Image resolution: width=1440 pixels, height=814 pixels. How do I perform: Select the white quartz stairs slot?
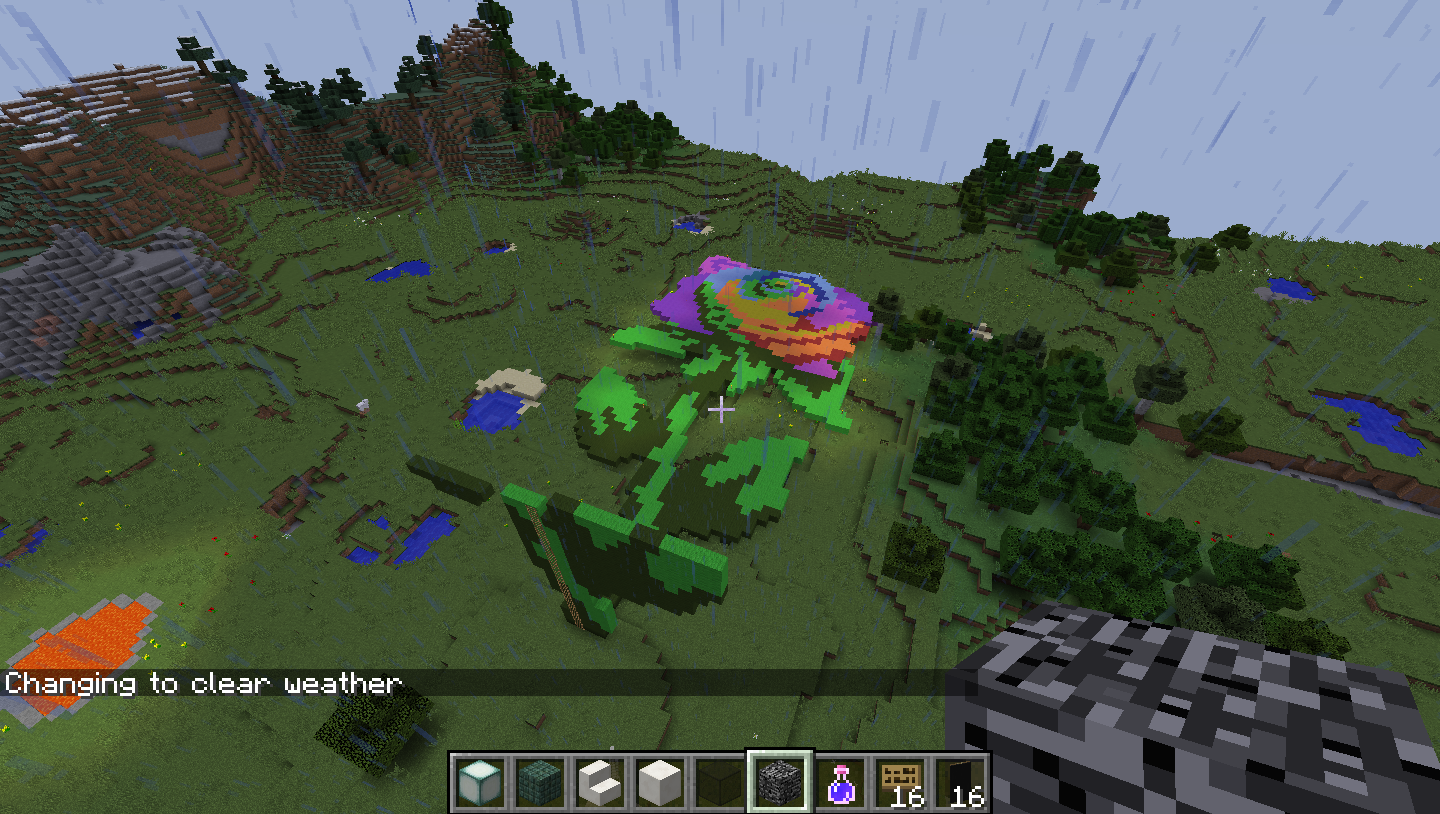click(x=599, y=782)
